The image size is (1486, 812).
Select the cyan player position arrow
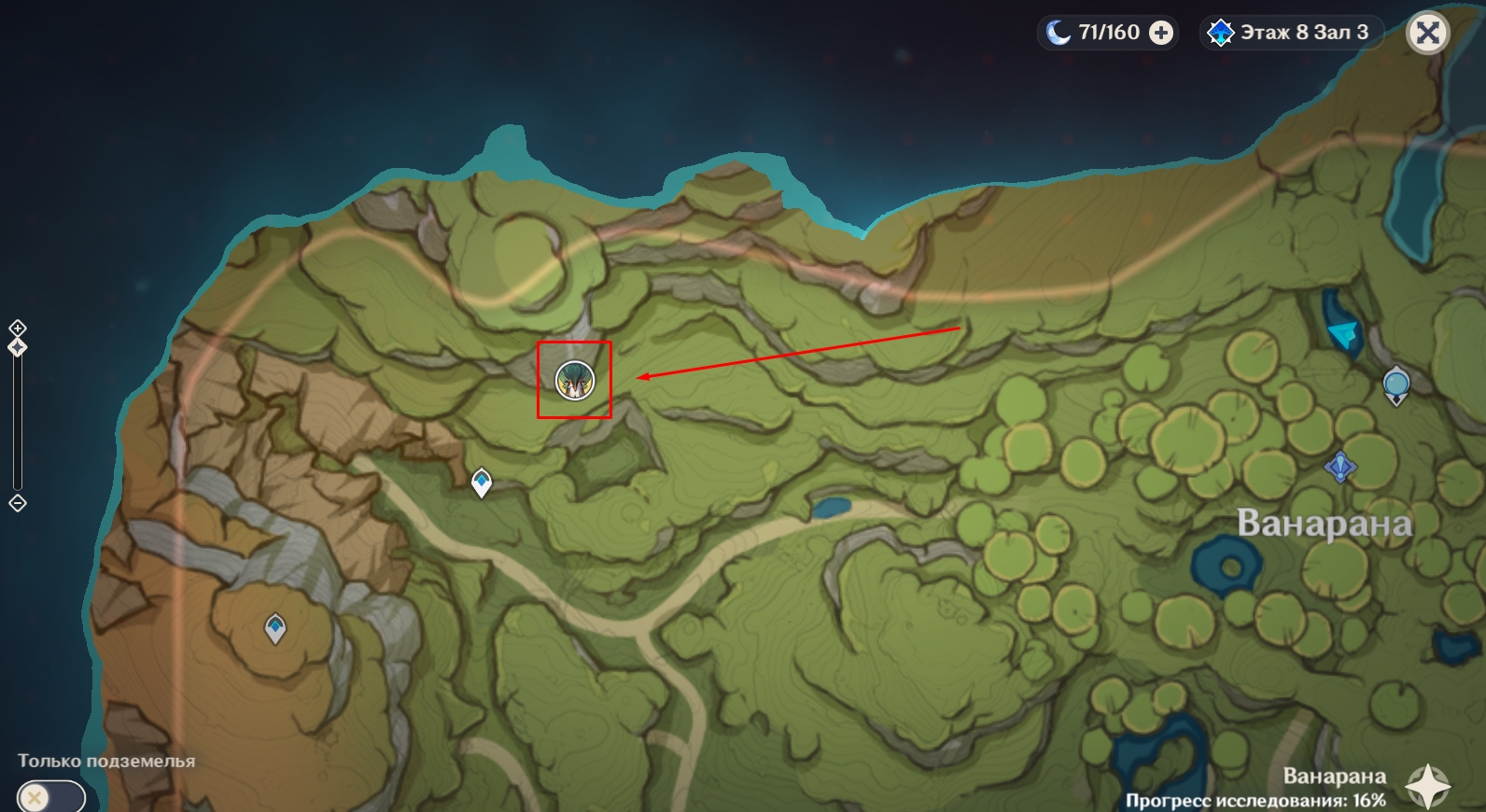1343,332
